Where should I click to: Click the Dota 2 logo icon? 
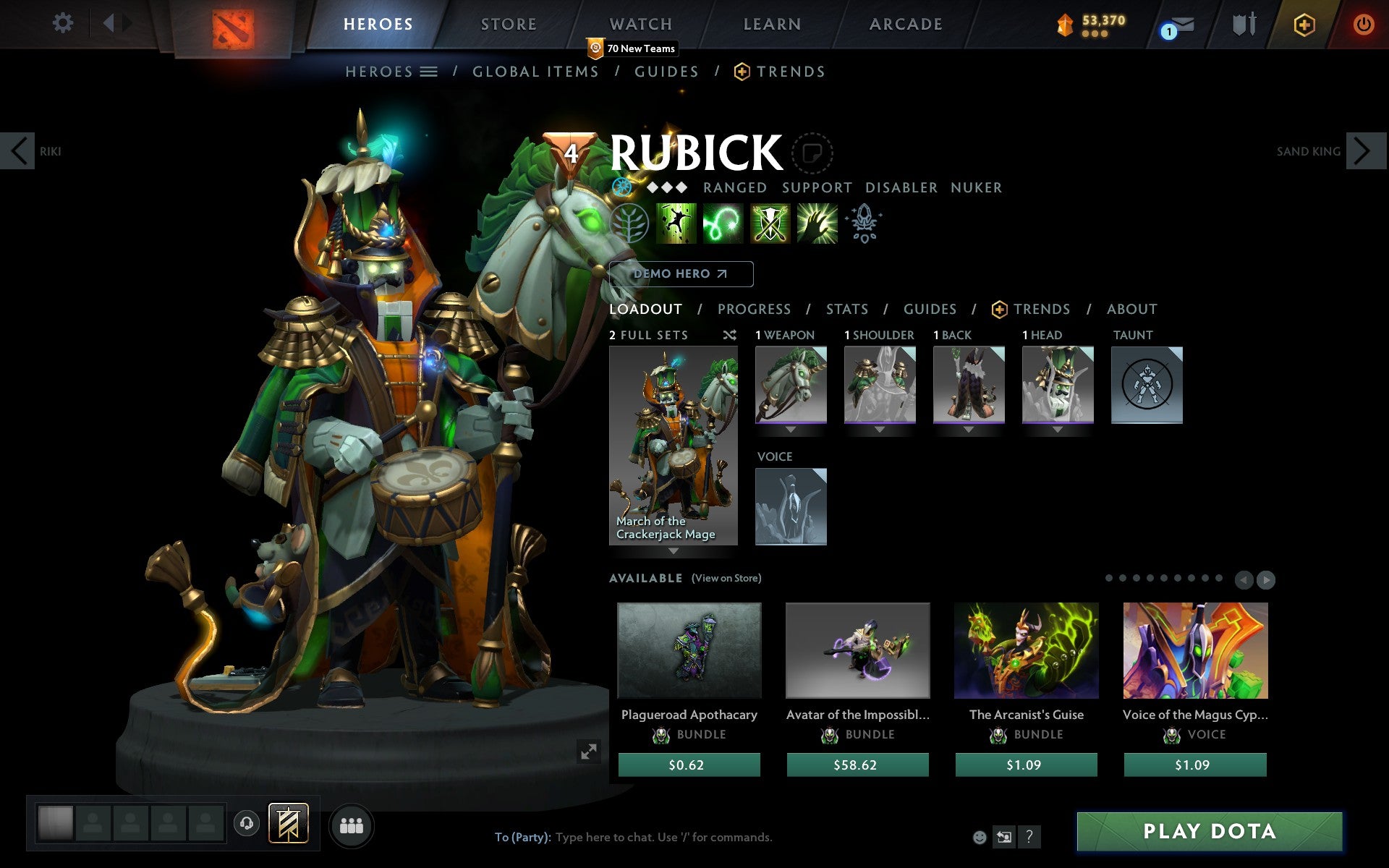coord(234,23)
